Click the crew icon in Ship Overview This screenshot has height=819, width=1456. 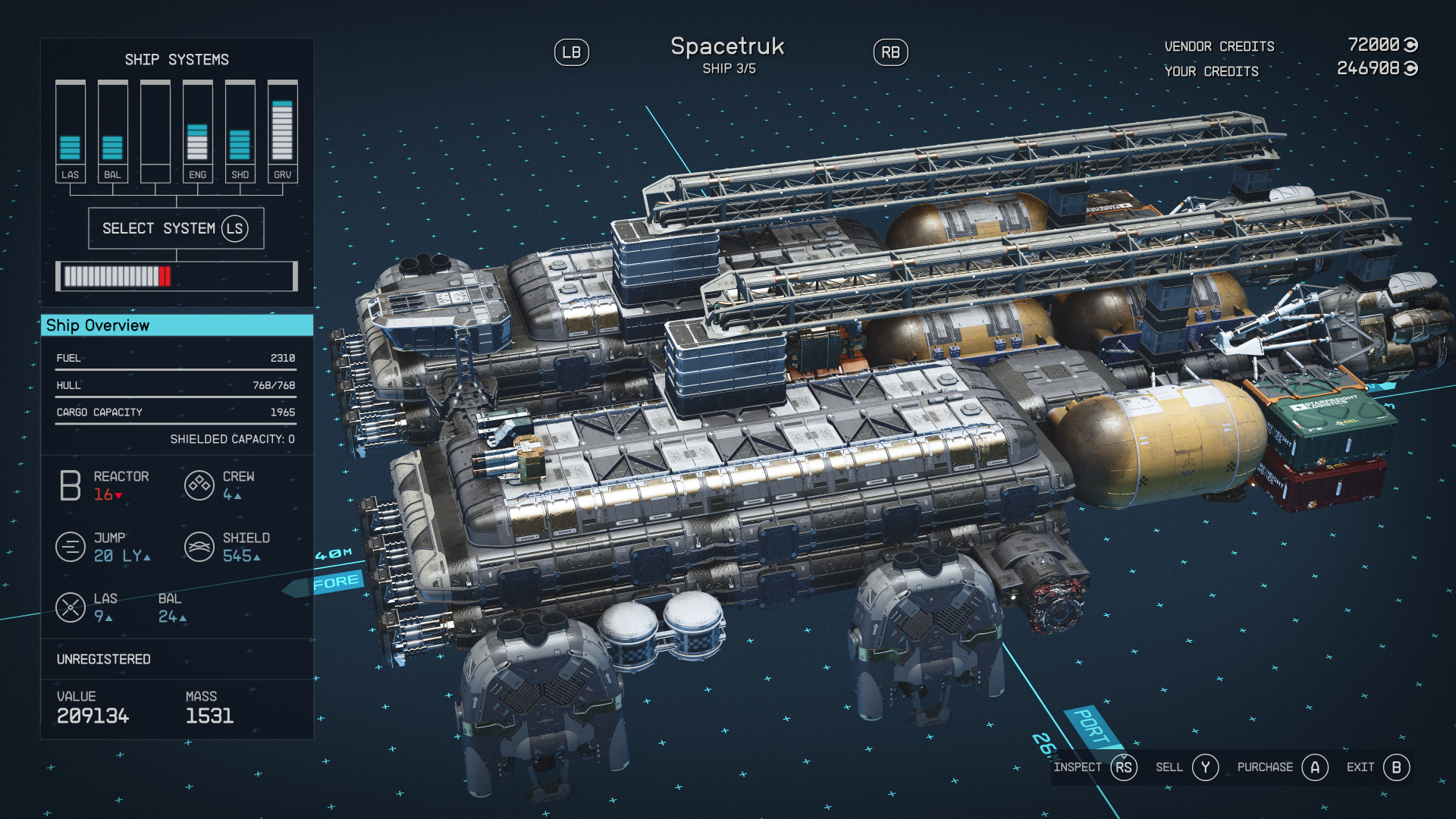pyautogui.click(x=199, y=485)
